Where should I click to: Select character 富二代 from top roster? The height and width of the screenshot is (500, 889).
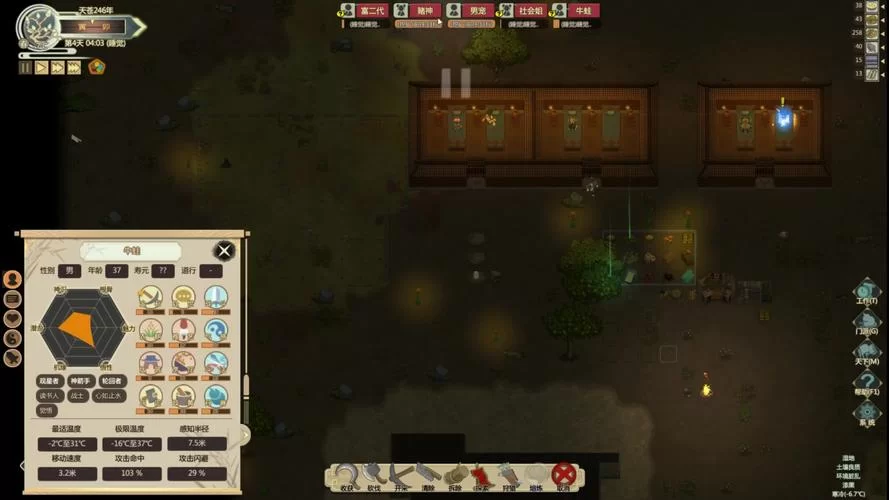[x=370, y=11]
